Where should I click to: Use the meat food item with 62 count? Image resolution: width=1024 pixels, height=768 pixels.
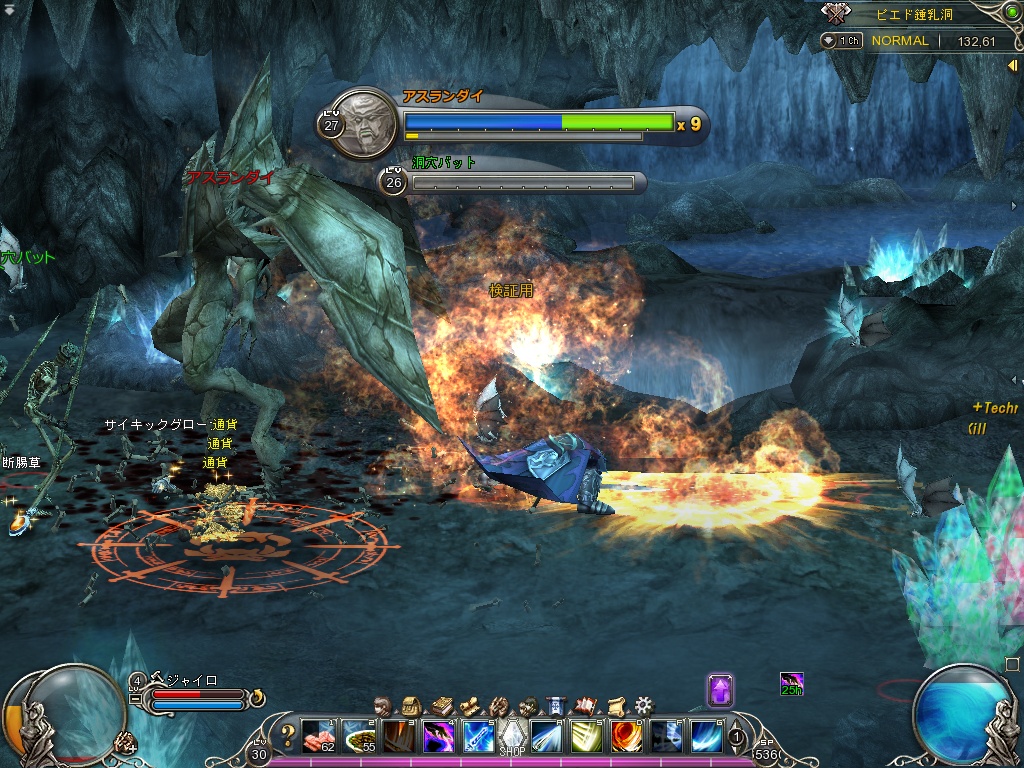click(319, 736)
